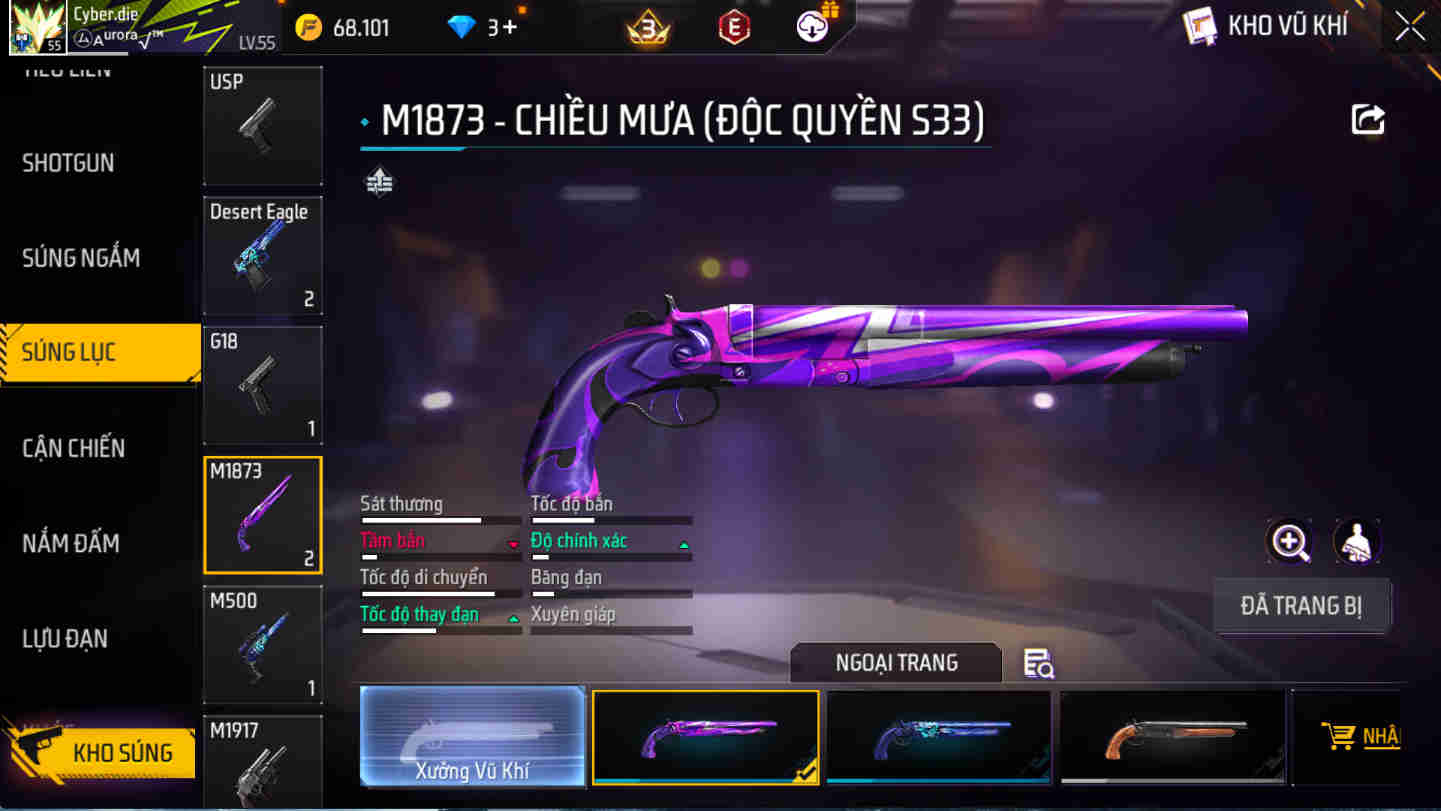1441x811 pixels.
Task: Open the SÚNG NGẮM category
Action: click(82, 257)
